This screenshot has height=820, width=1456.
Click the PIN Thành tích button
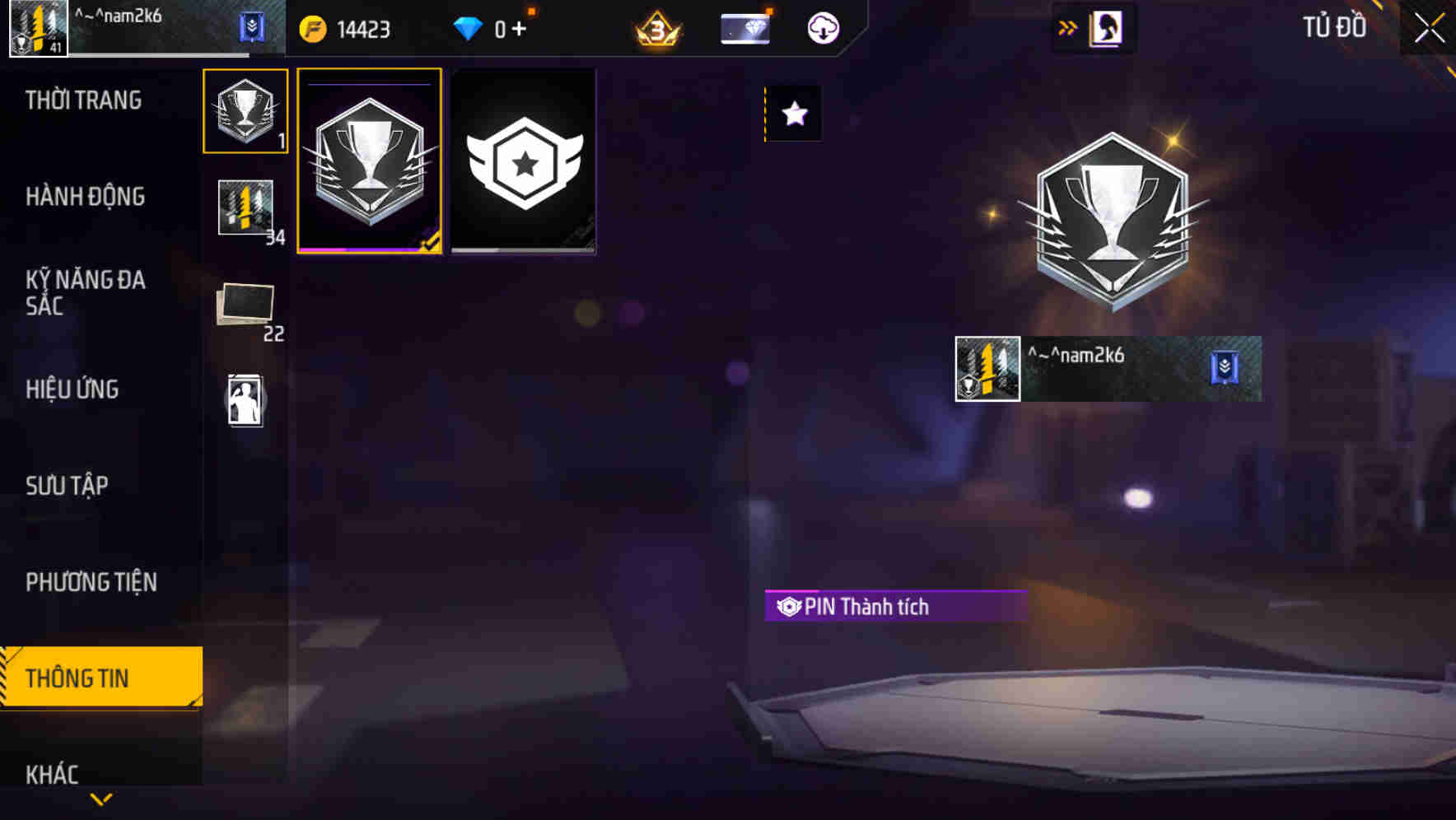pyautogui.click(x=895, y=607)
